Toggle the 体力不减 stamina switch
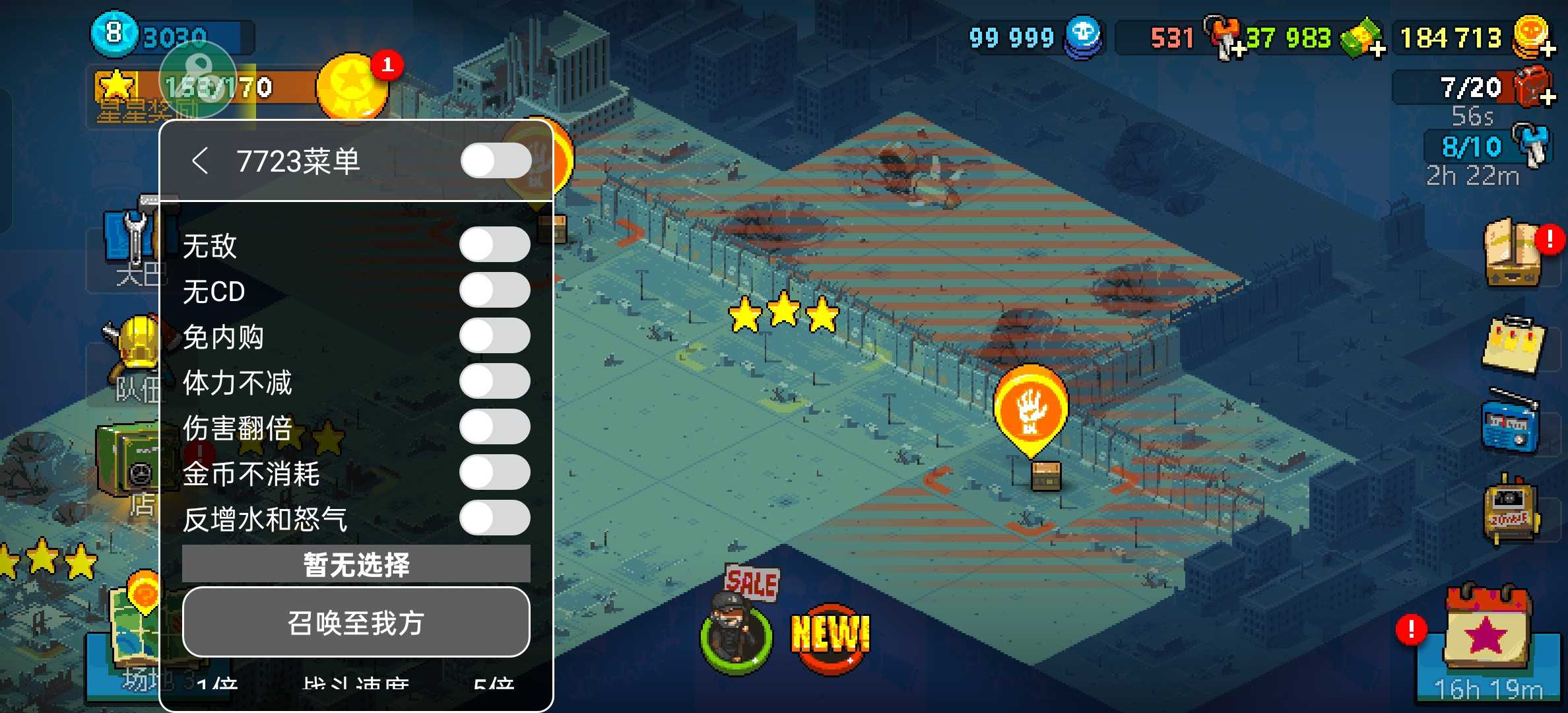1568x713 pixels. click(x=494, y=382)
